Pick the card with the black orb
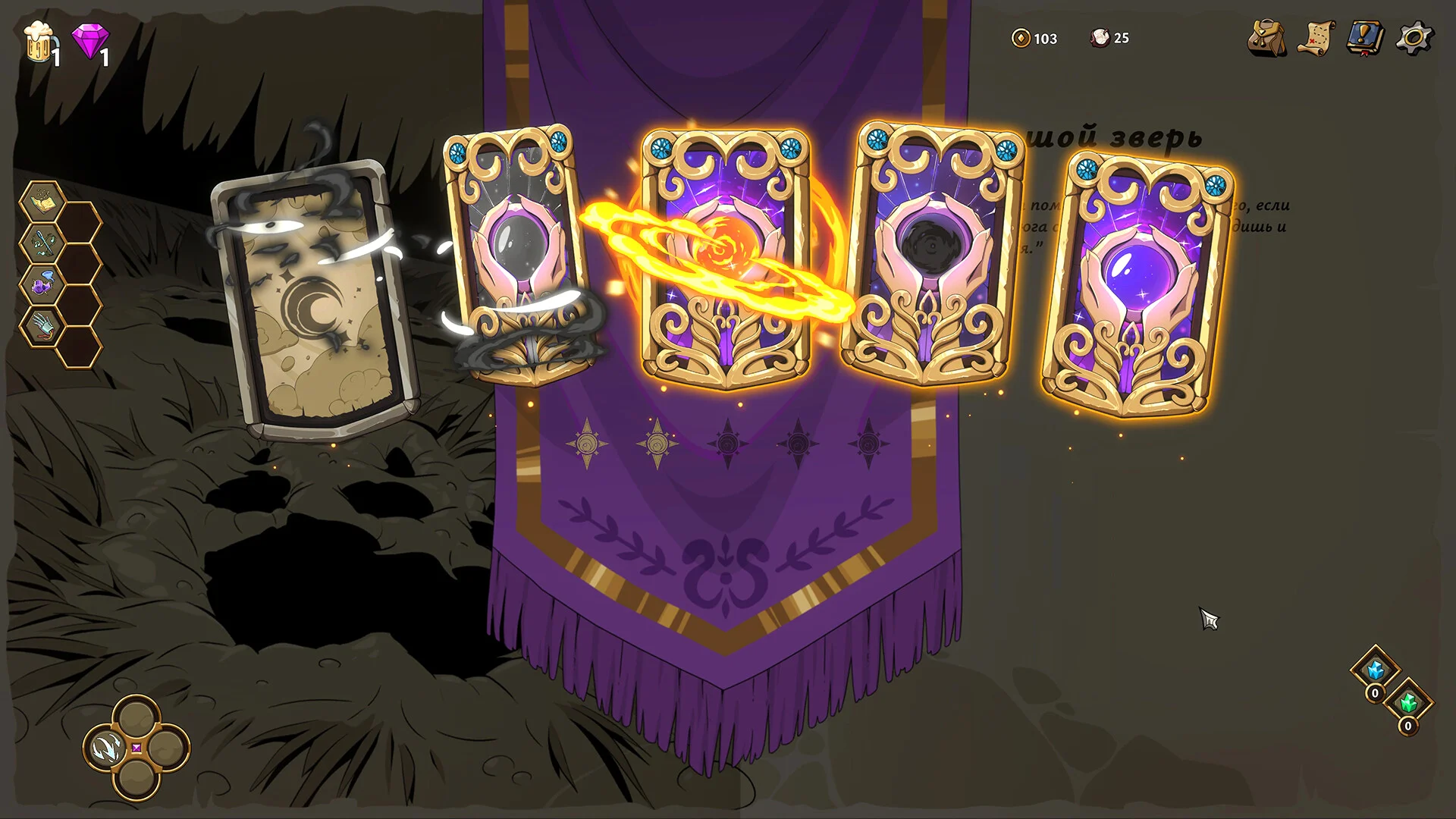 [933, 258]
